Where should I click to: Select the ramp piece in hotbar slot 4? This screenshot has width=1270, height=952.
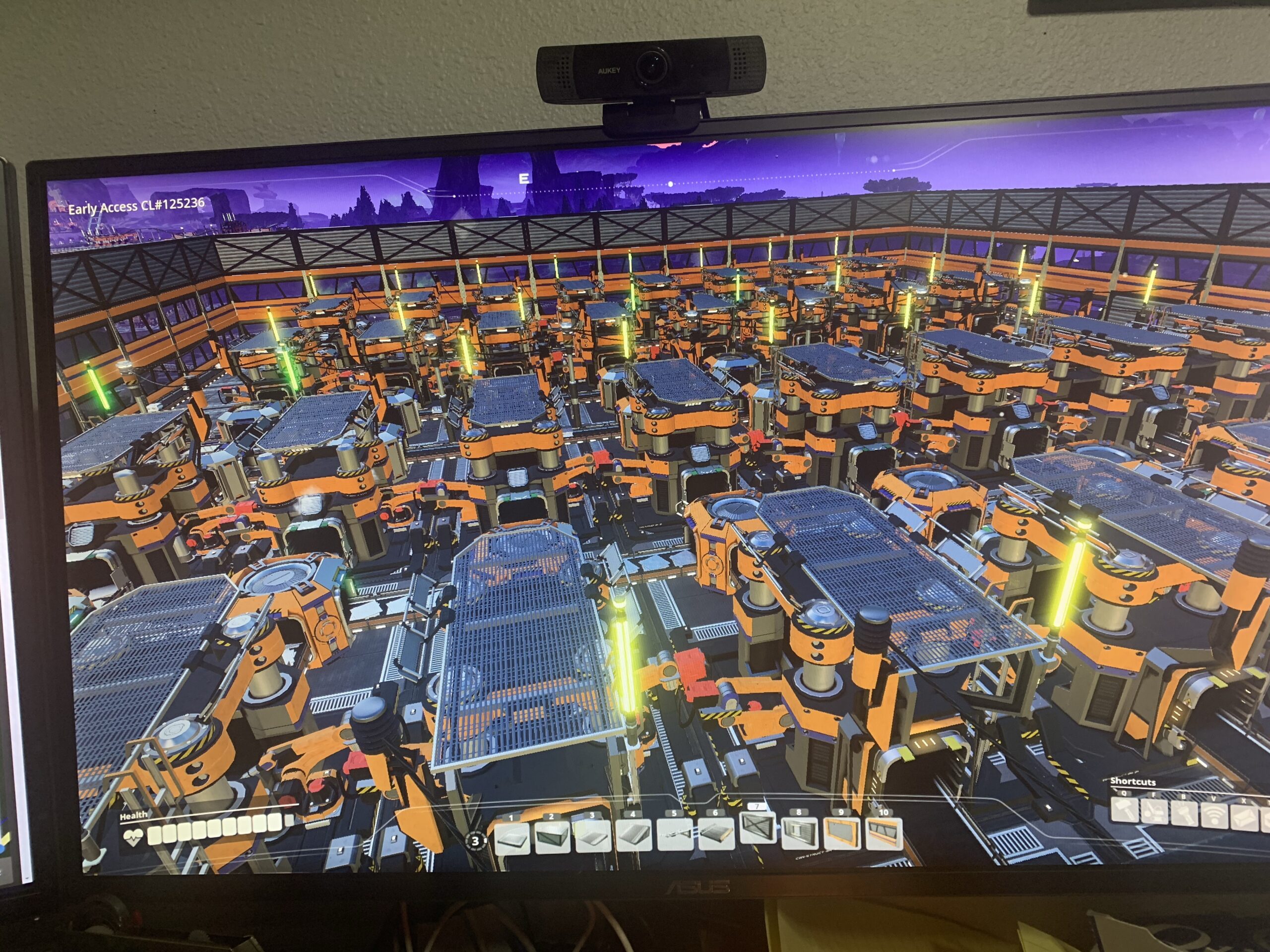(633, 835)
